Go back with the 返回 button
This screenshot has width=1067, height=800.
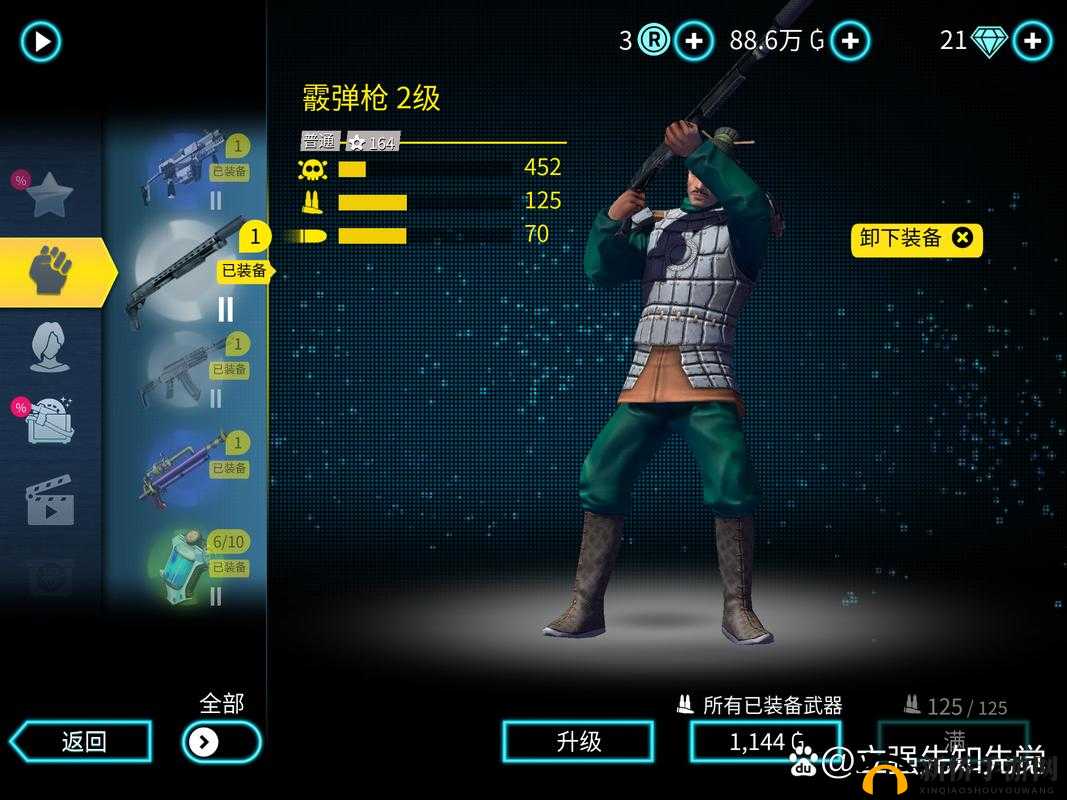(82, 741)
